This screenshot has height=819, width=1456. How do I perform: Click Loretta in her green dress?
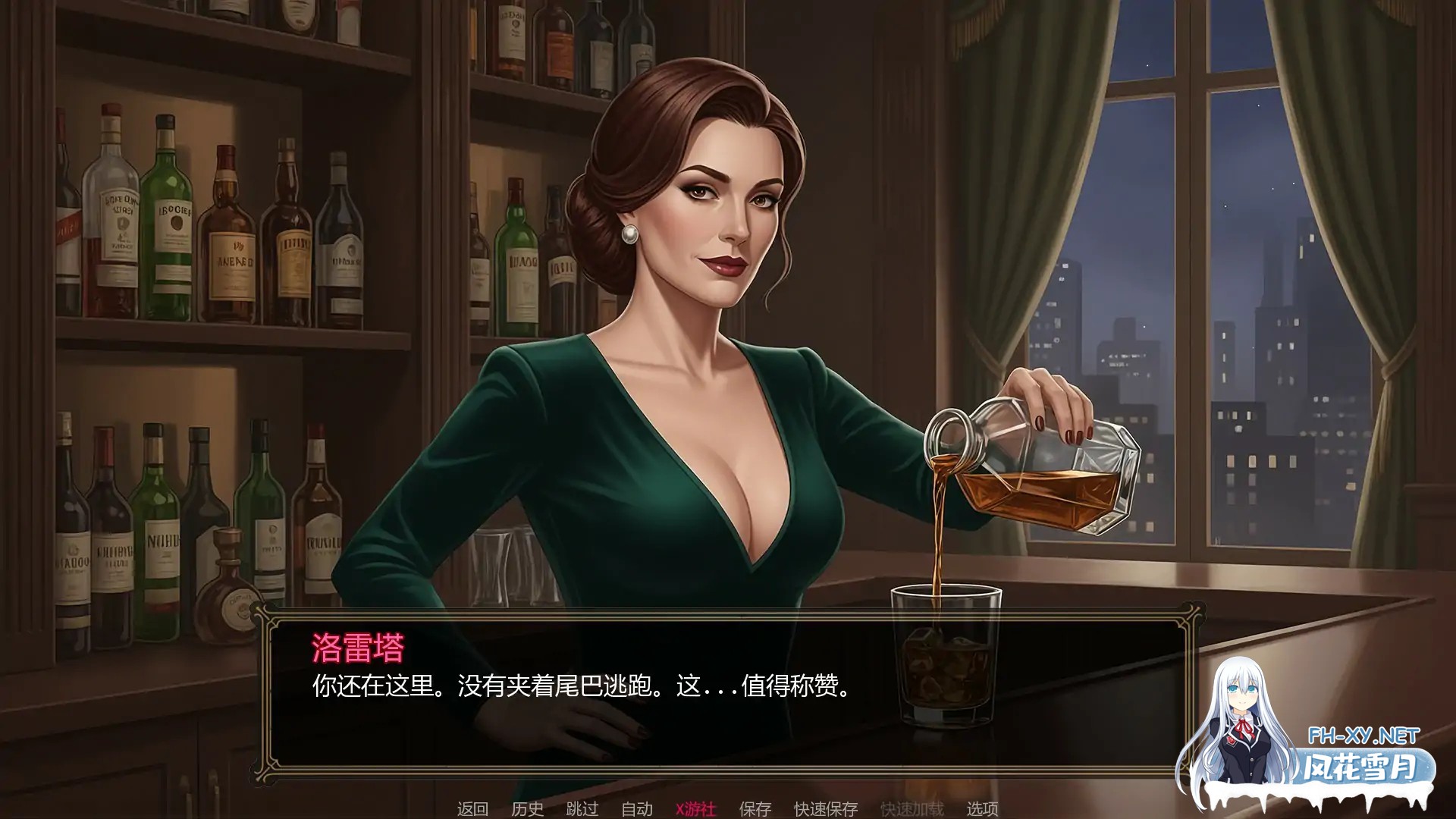click(682, 455)
